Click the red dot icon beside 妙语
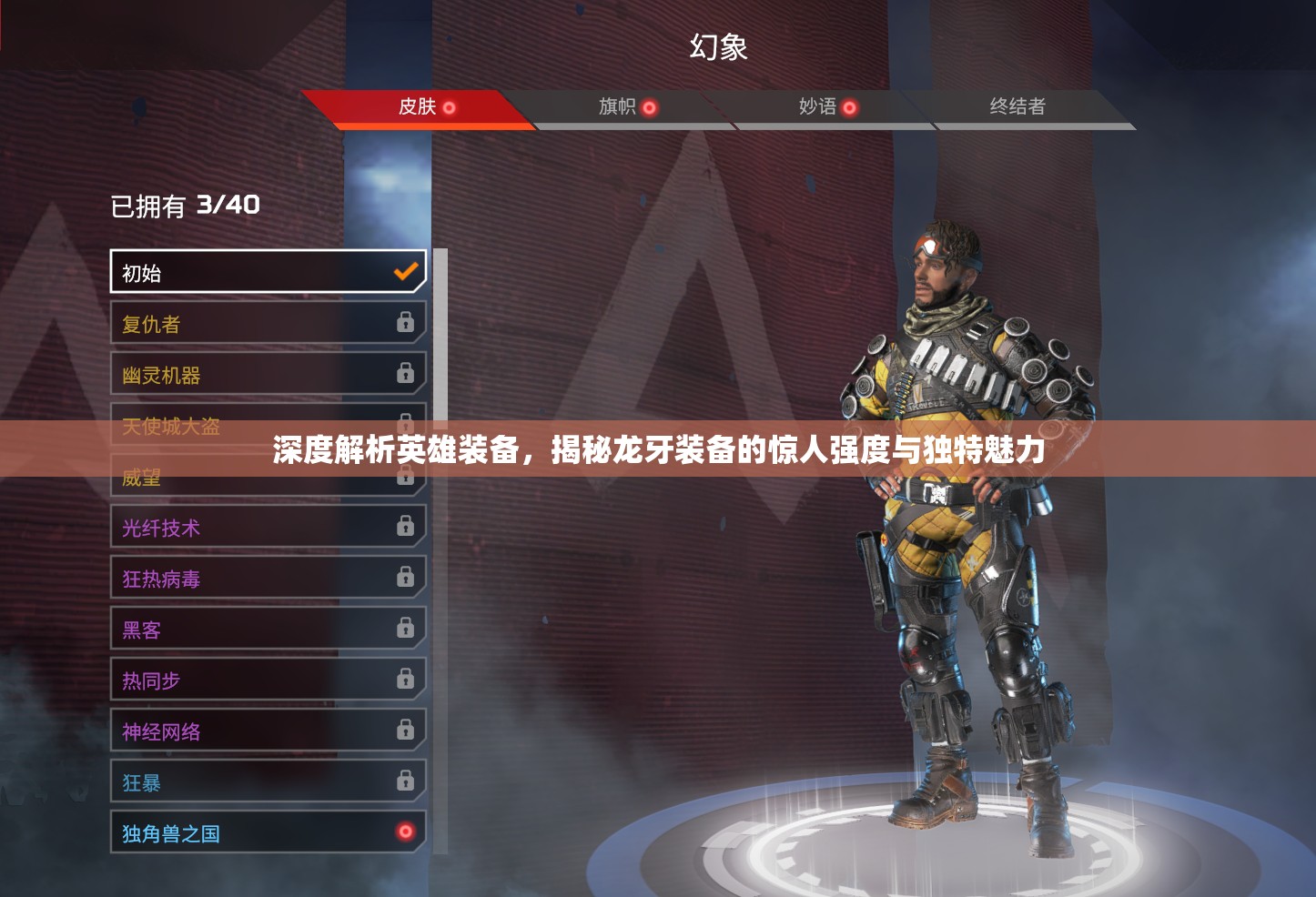This screenshot has width=1316, height=897. point(850,107)
